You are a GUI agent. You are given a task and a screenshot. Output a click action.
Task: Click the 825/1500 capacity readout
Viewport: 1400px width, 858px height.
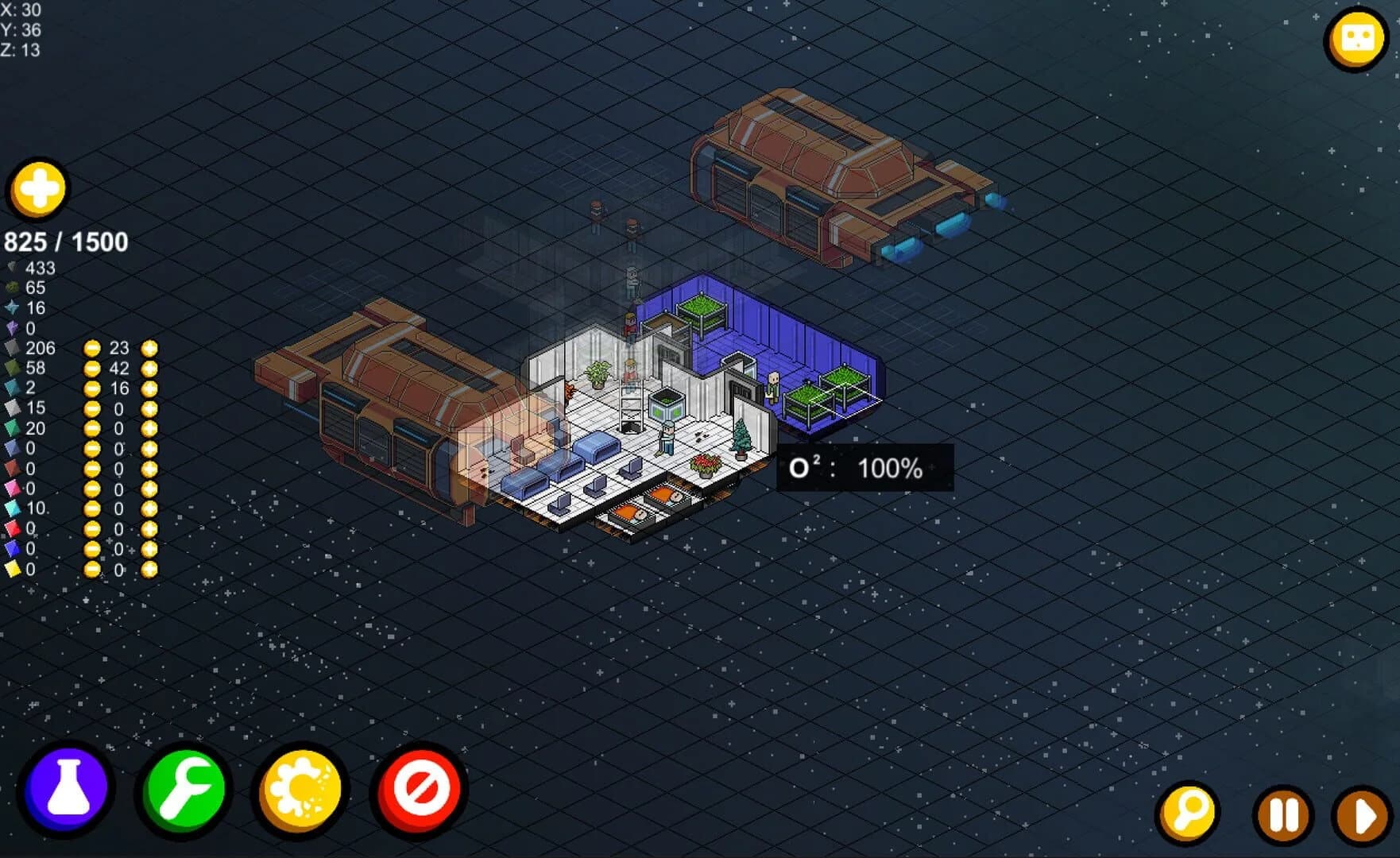pyautogui.click(x=67, y=241)
